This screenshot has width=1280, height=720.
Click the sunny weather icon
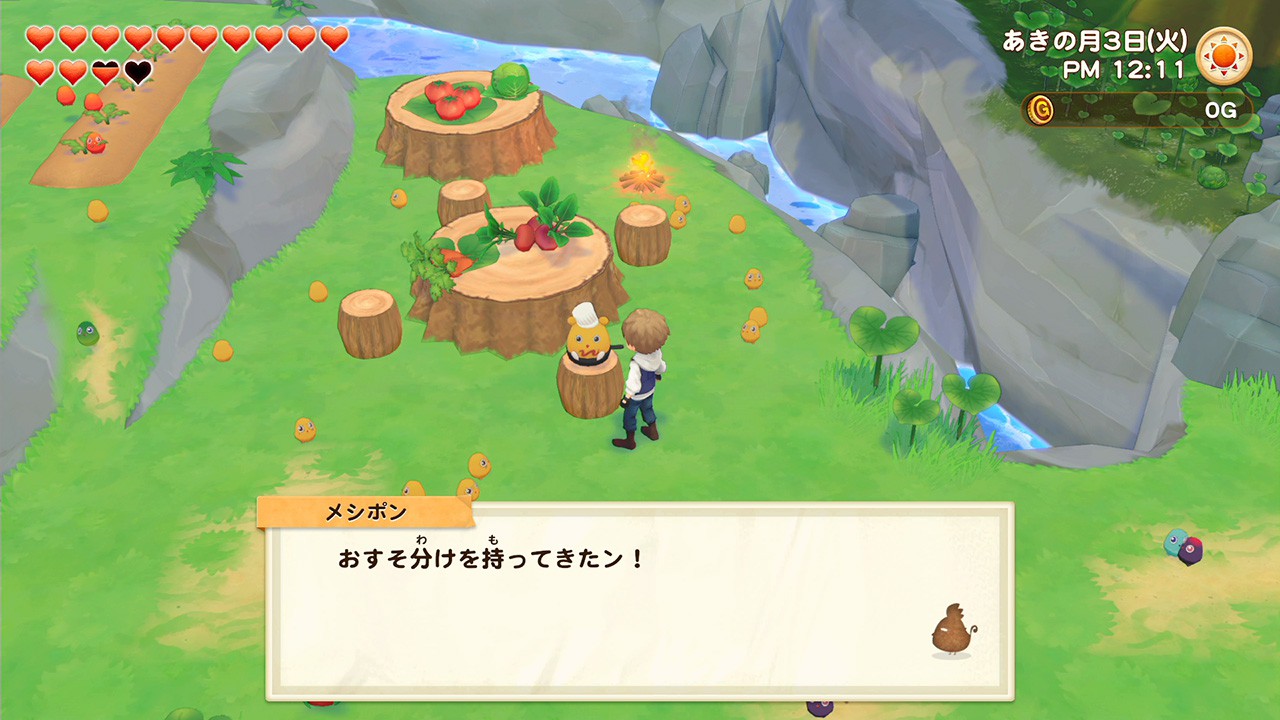[1223, 56]
